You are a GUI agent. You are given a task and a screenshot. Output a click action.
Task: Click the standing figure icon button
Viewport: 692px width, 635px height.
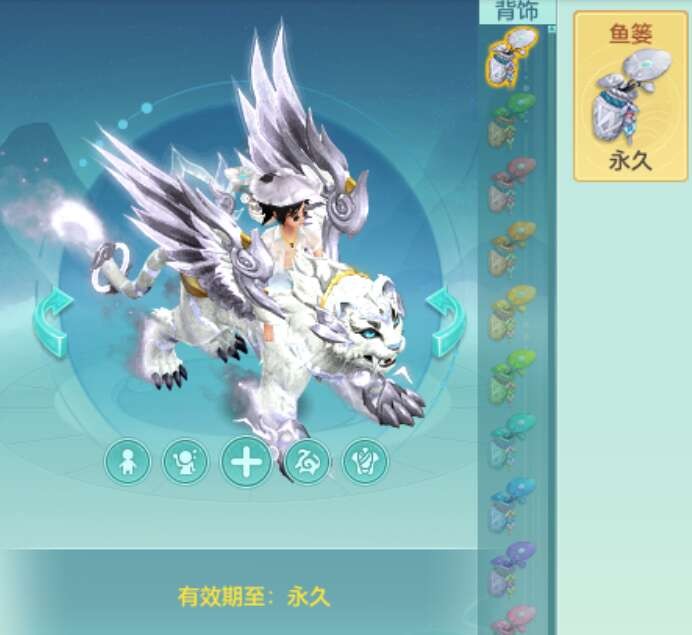click(127, 462)
